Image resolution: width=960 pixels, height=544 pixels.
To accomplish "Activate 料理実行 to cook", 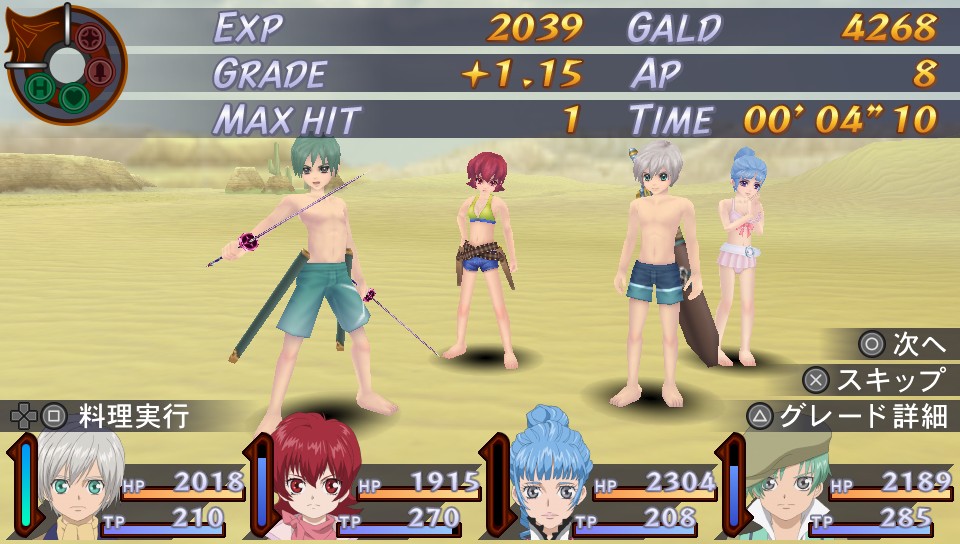I will pyautogui.click(x=100, y=415).
